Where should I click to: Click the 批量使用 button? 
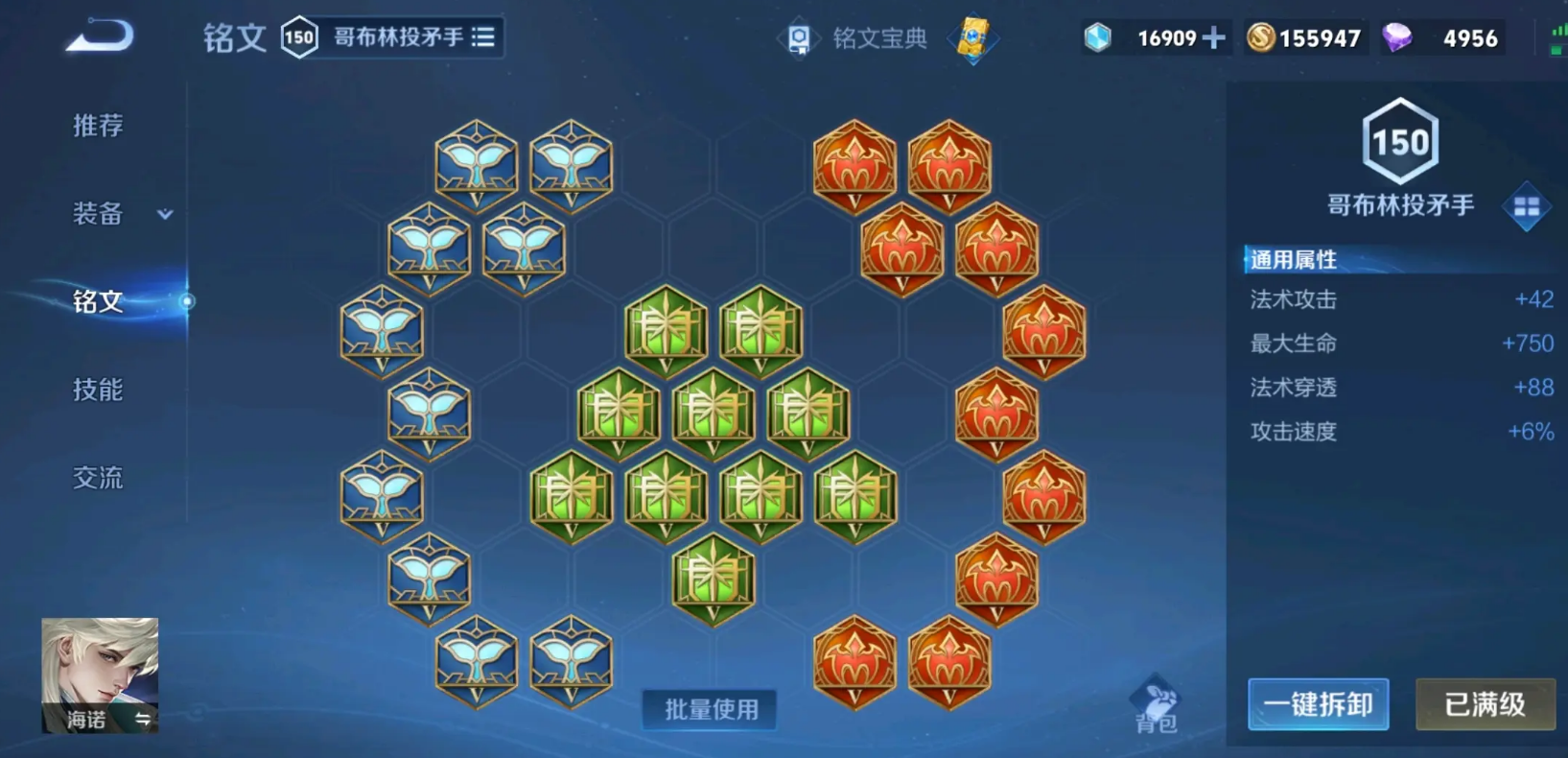point(709,711)
